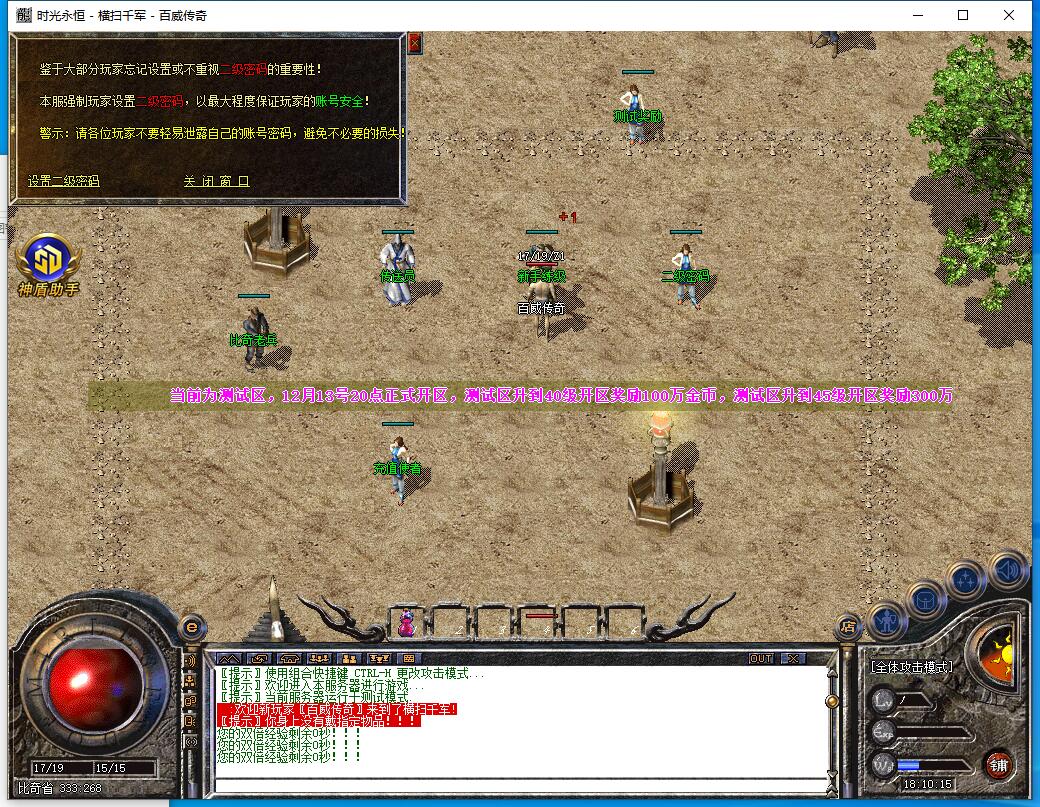This screenshot has width=1040, height=807.
Task: Use the pink potion in the hotbar
Action: [x=407, y=623]
